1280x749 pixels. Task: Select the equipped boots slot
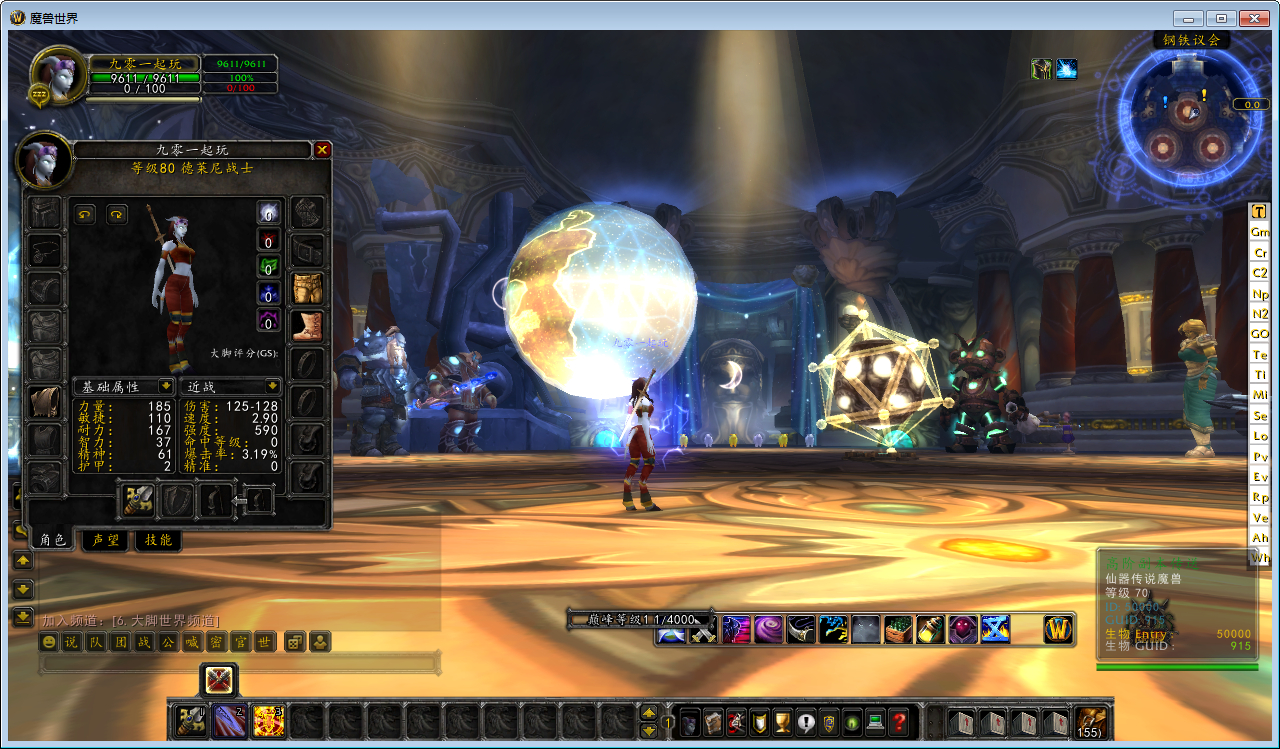point(308,326)
